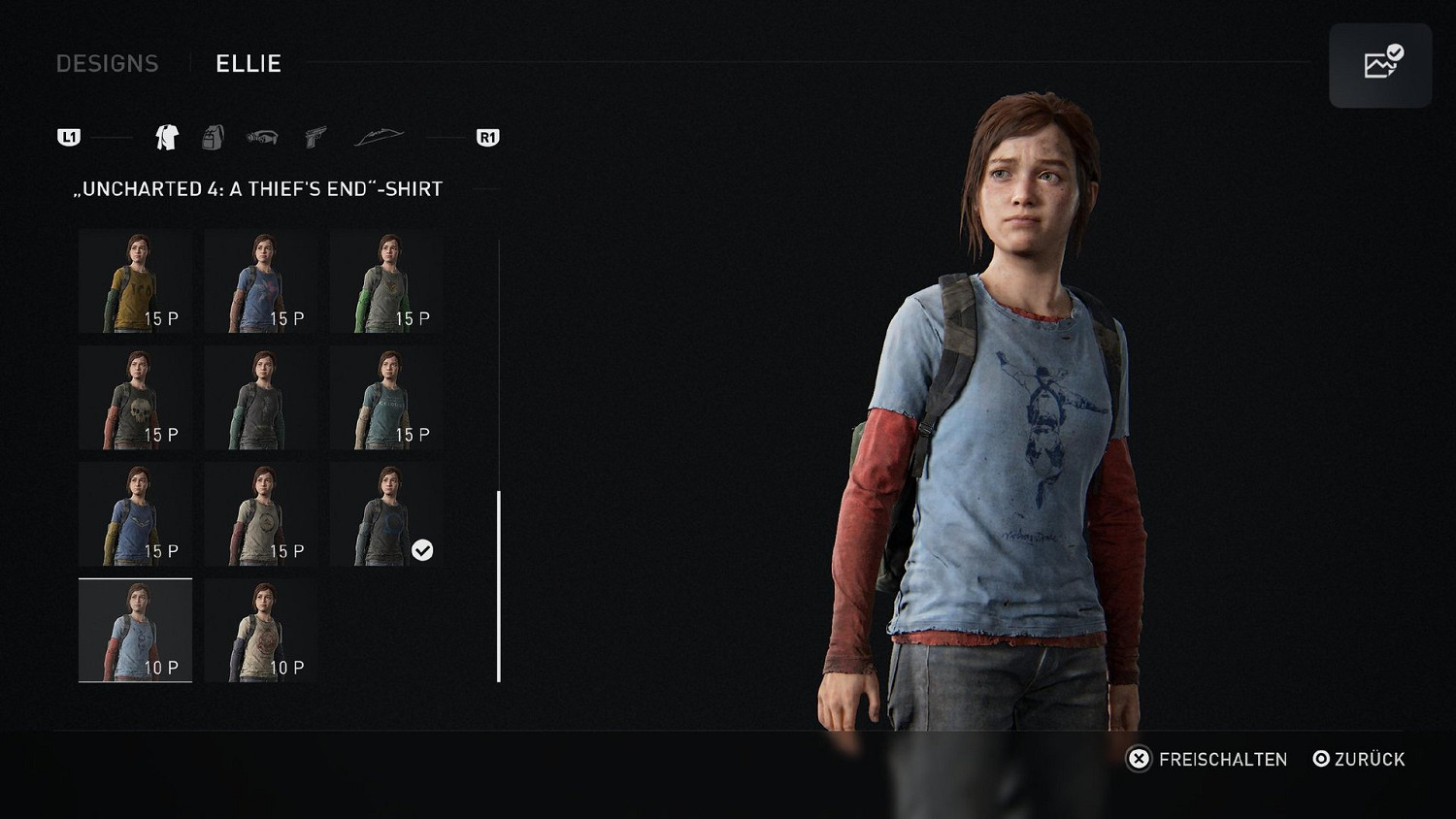Select the bow category icon

click(379, 138)
